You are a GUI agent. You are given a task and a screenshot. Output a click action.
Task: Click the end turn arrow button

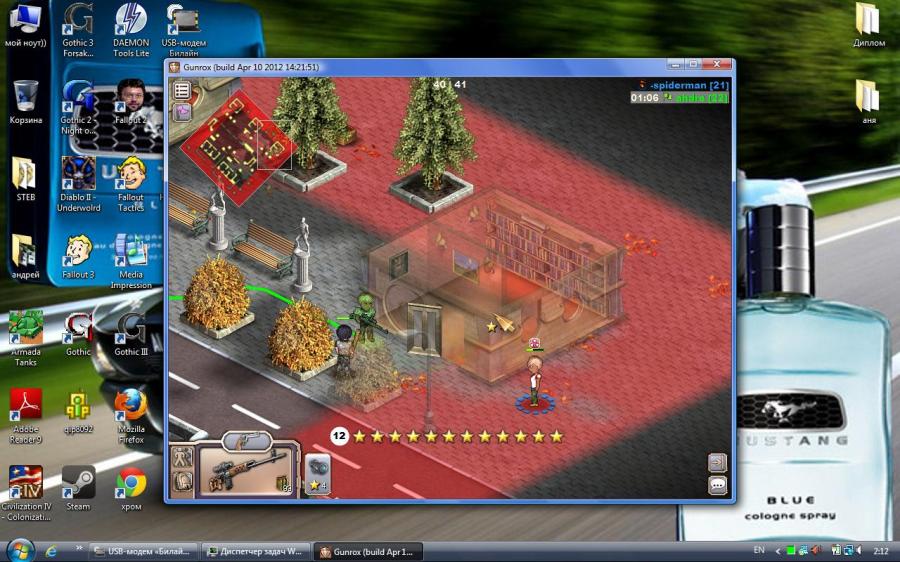coord(717,462)
